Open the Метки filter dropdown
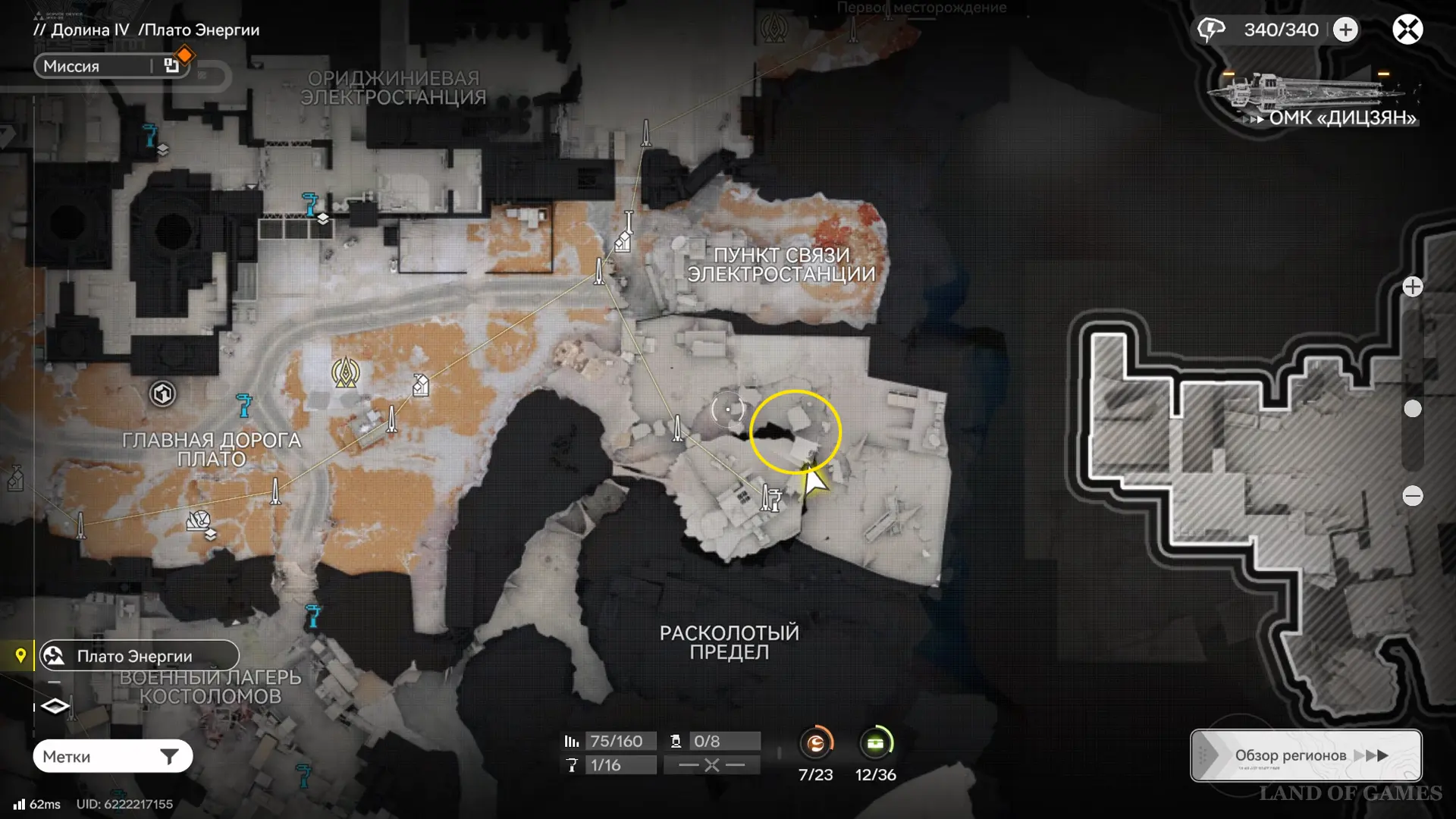Screen dimensions: 1456x819 [113, 756]
